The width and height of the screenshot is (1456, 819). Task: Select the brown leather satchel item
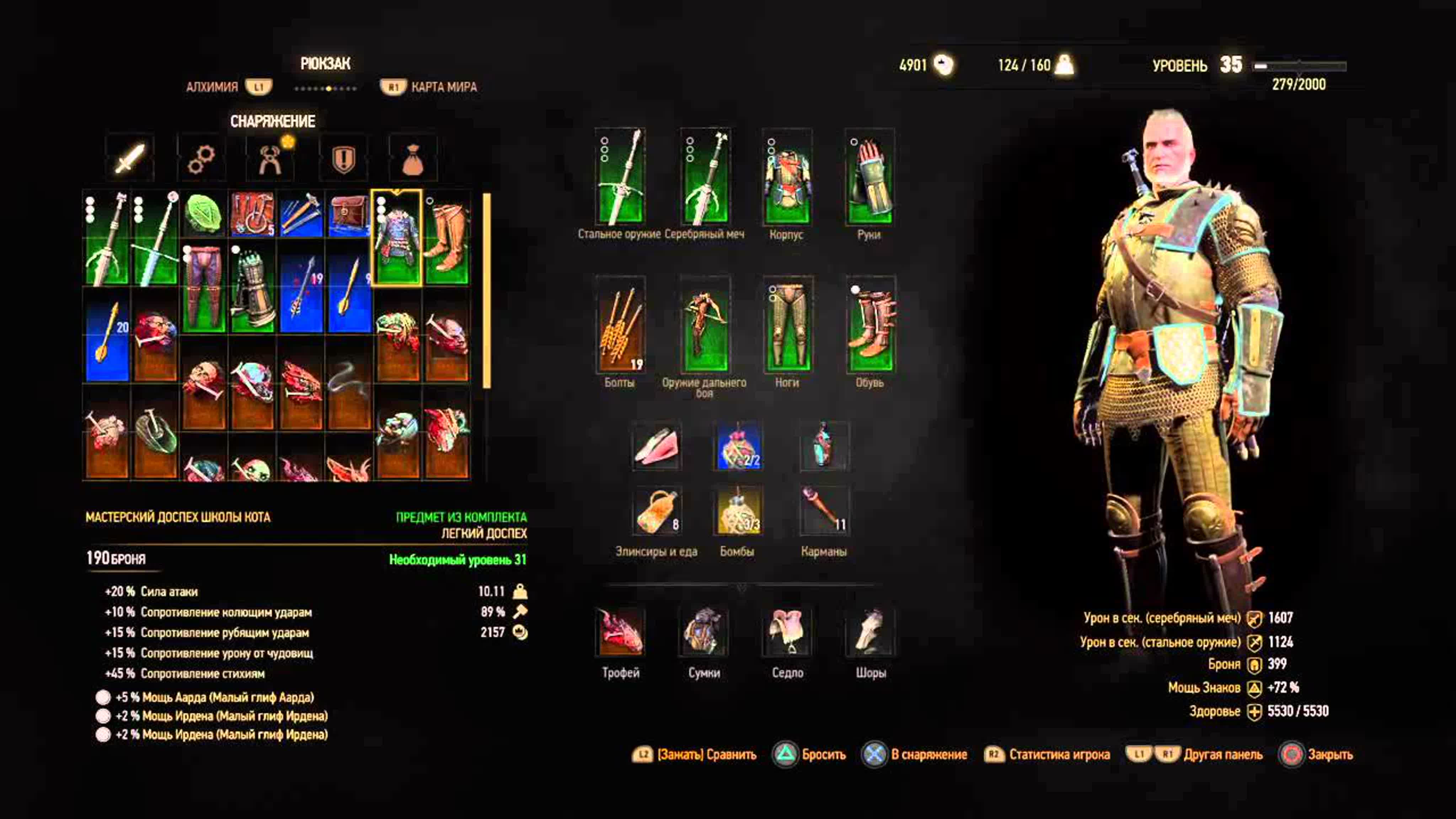point(349,214)
